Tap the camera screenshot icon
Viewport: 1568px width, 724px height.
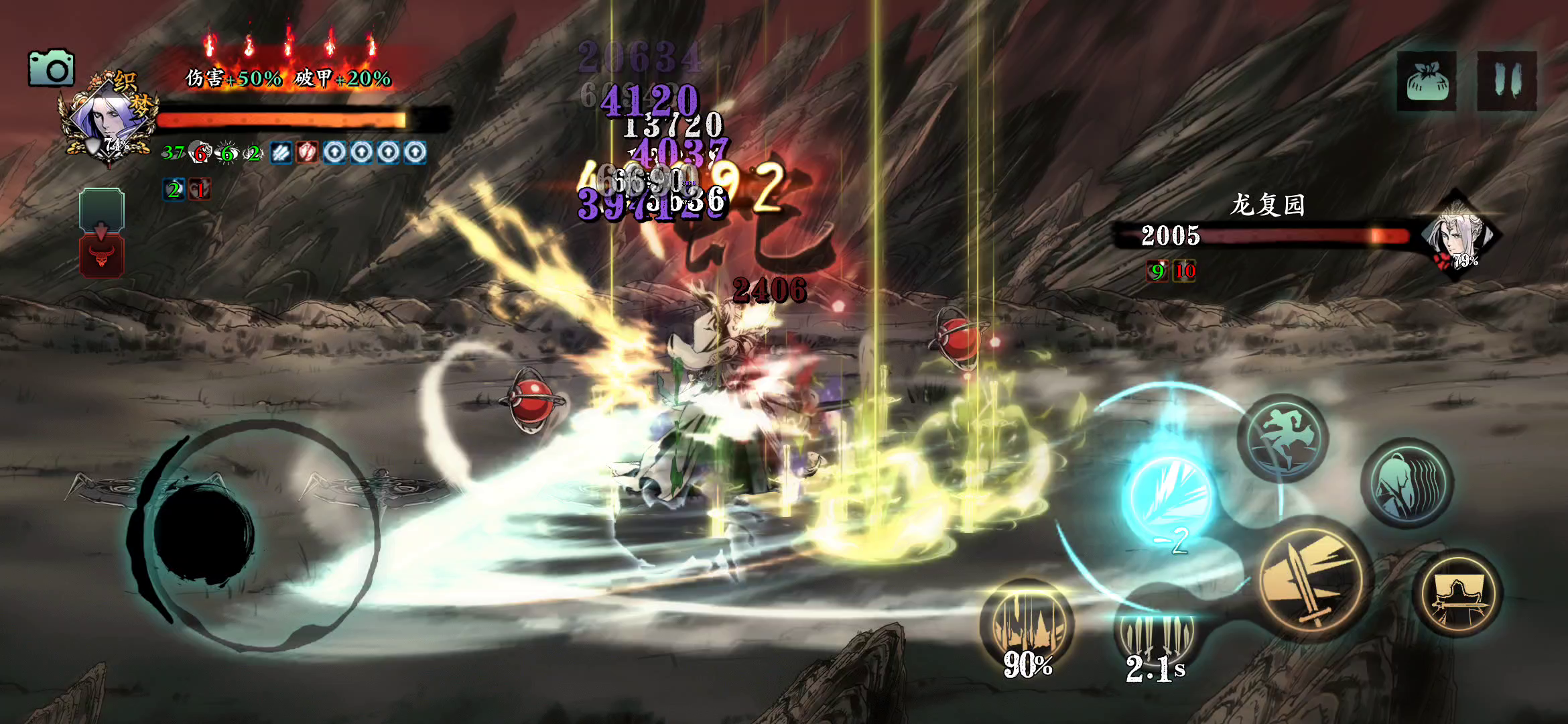pyautogui.click(x=51, y=68)
